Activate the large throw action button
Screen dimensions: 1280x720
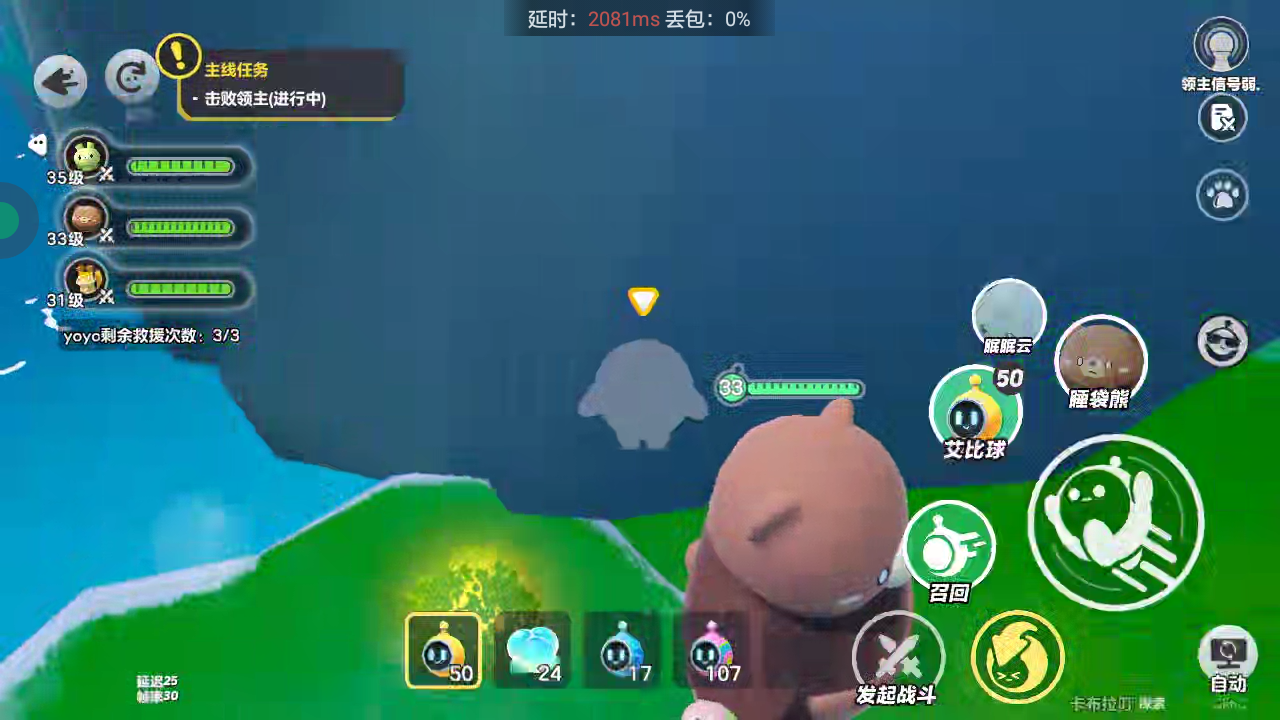click(x=1115, y=521)
